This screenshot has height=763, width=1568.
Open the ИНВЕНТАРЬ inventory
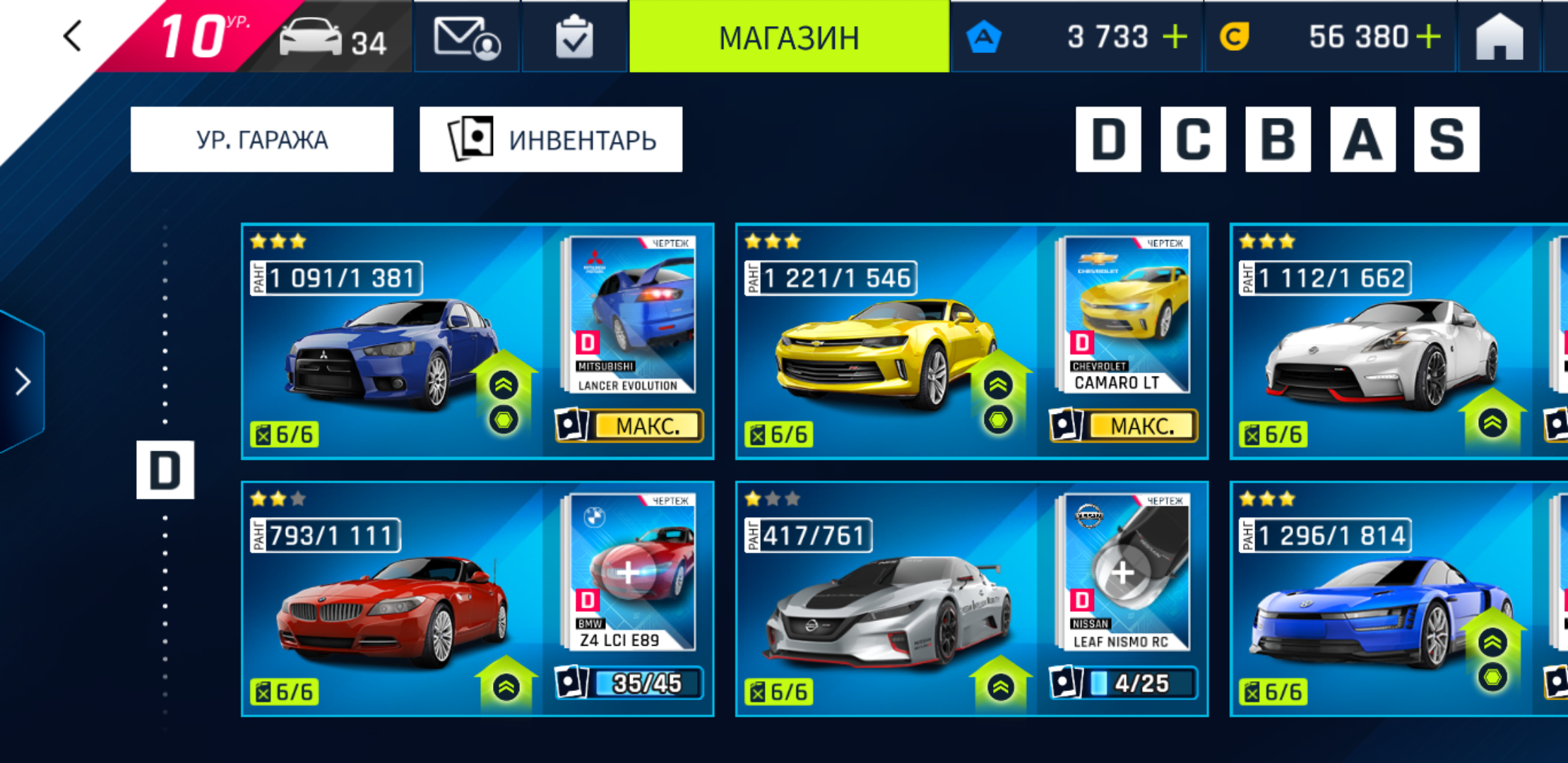551,139
